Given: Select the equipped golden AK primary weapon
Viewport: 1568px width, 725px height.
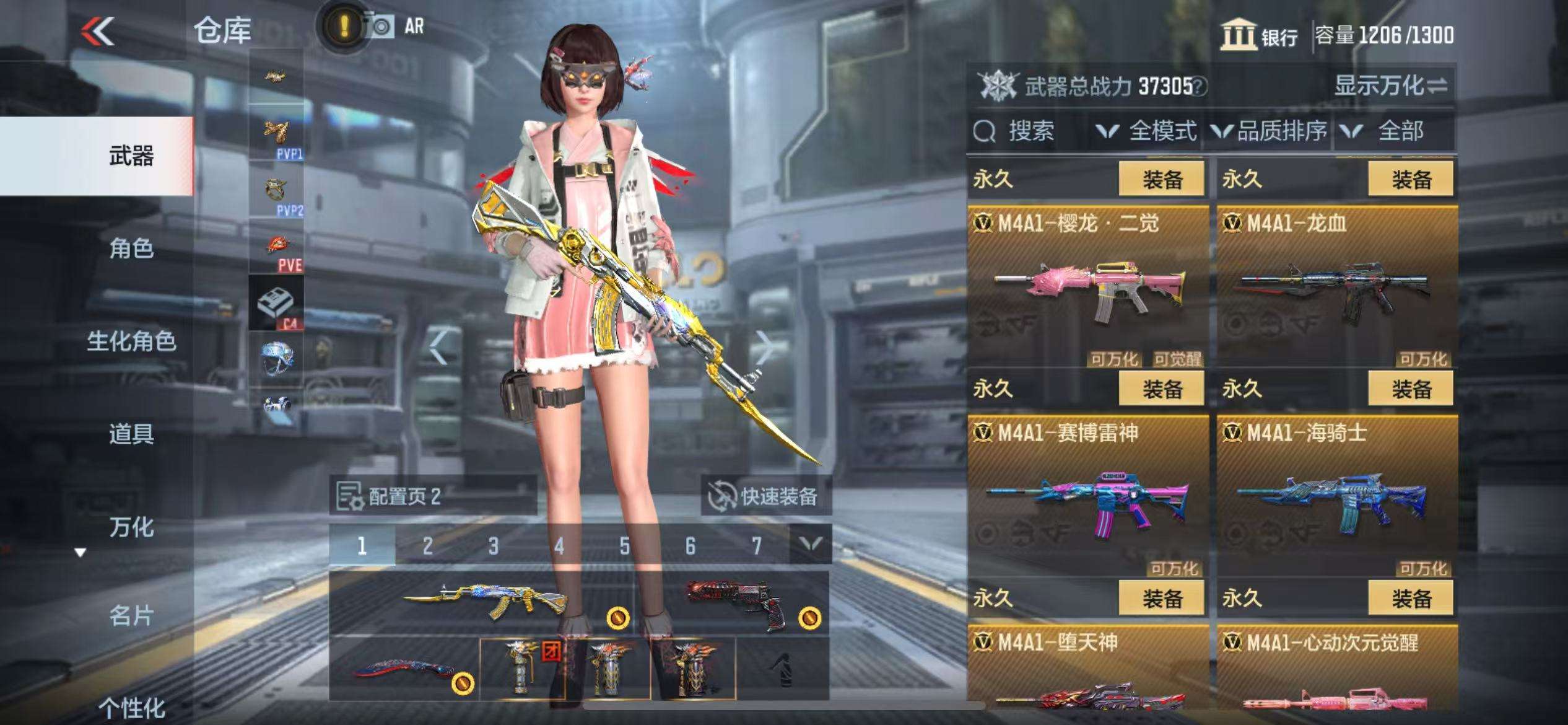Looking at the screenshot, I should point(483,602).
